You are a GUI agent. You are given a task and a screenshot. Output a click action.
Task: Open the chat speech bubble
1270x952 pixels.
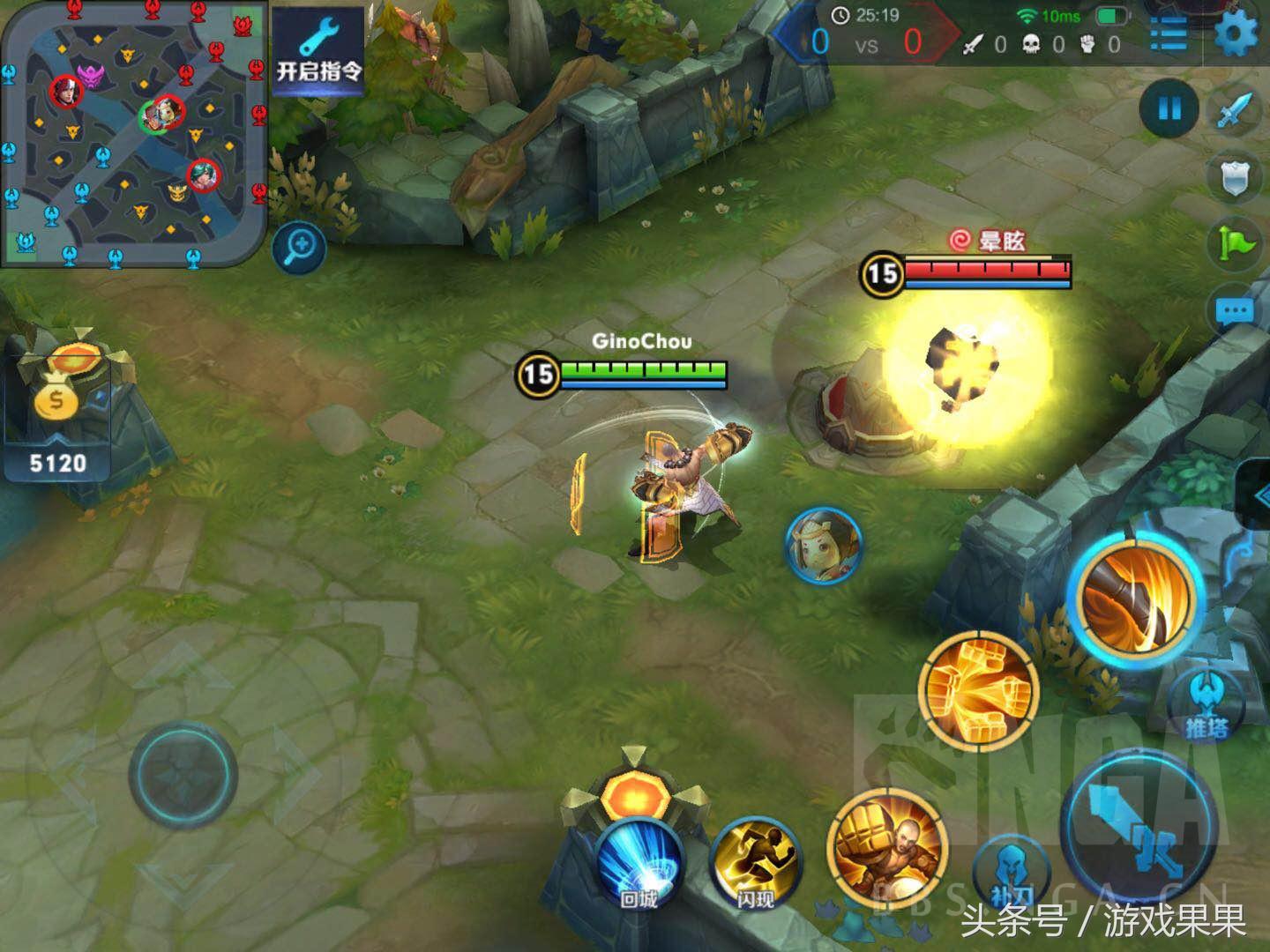1235,312
